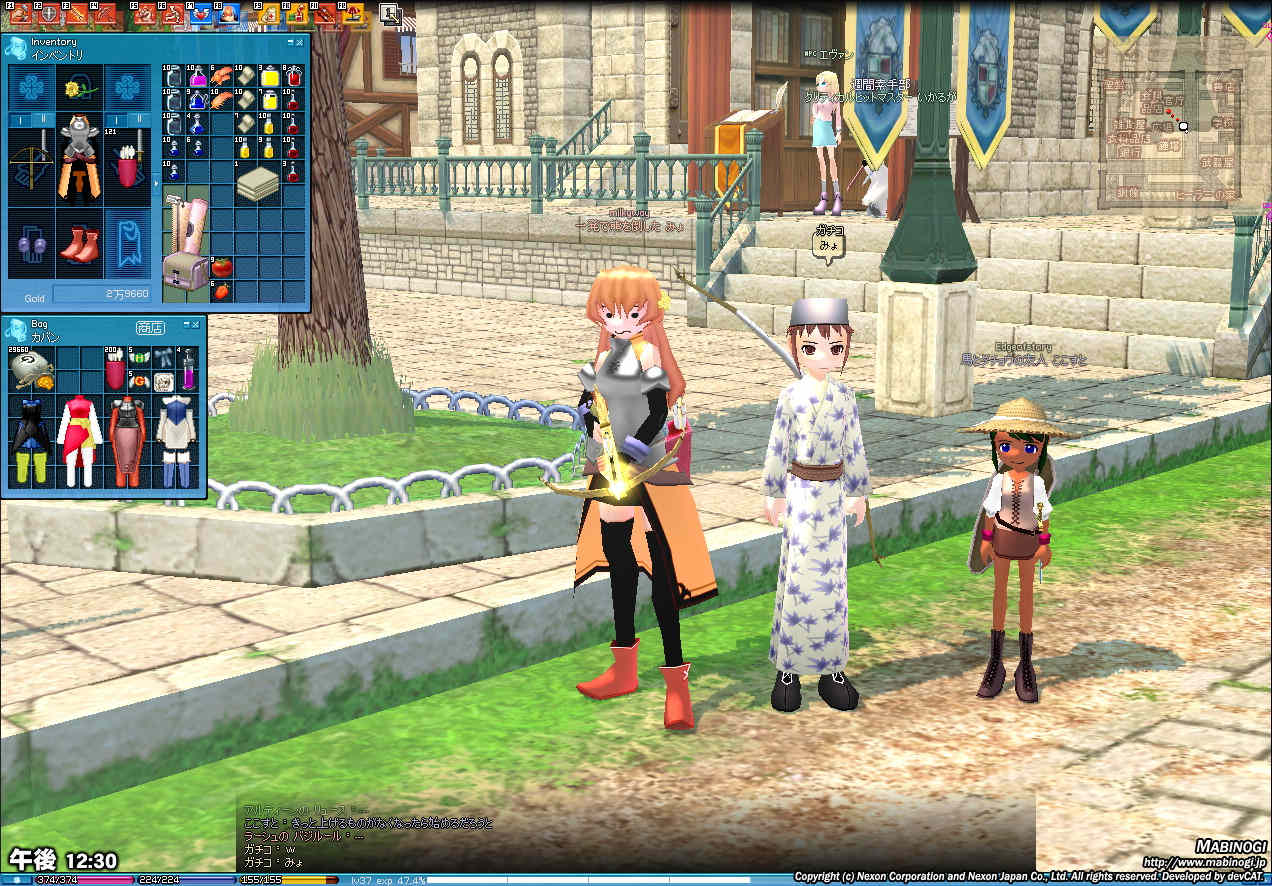Use the F7 winged heart skill
Screen dimensions: 1272x886
coord(202,15)
